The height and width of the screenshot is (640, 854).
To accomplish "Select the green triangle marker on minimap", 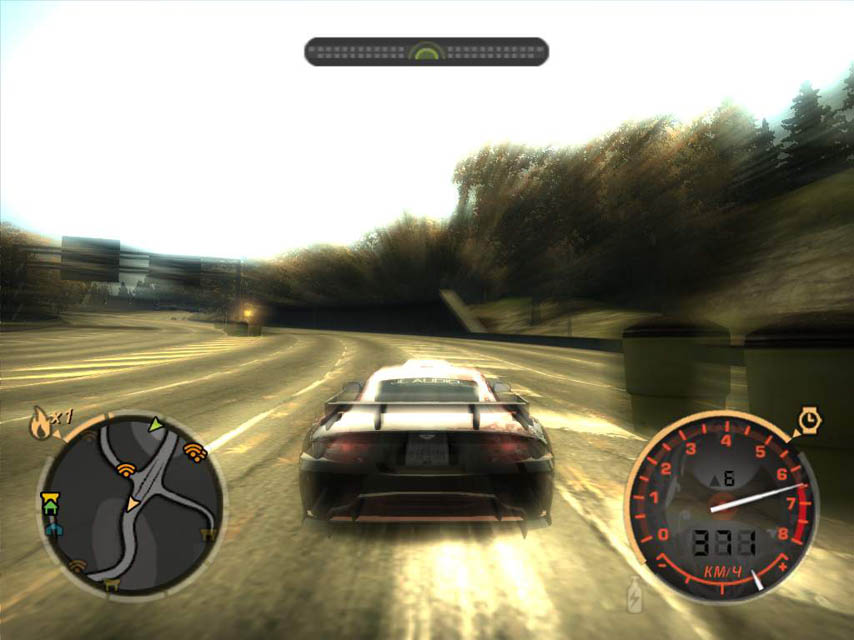I will pyautogui.click(x=155, y=425).
